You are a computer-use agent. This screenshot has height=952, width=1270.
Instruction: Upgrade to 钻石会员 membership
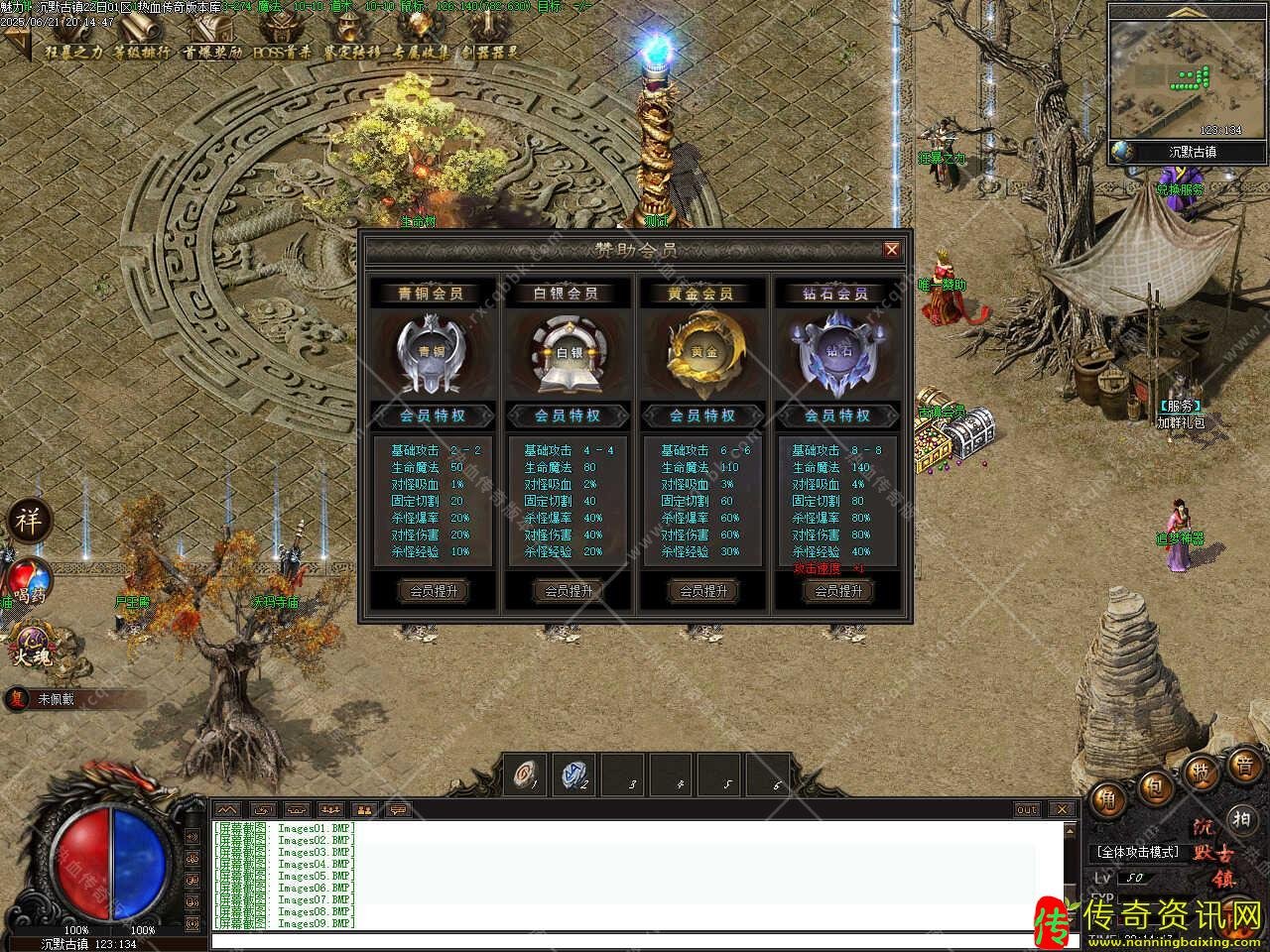838,591
